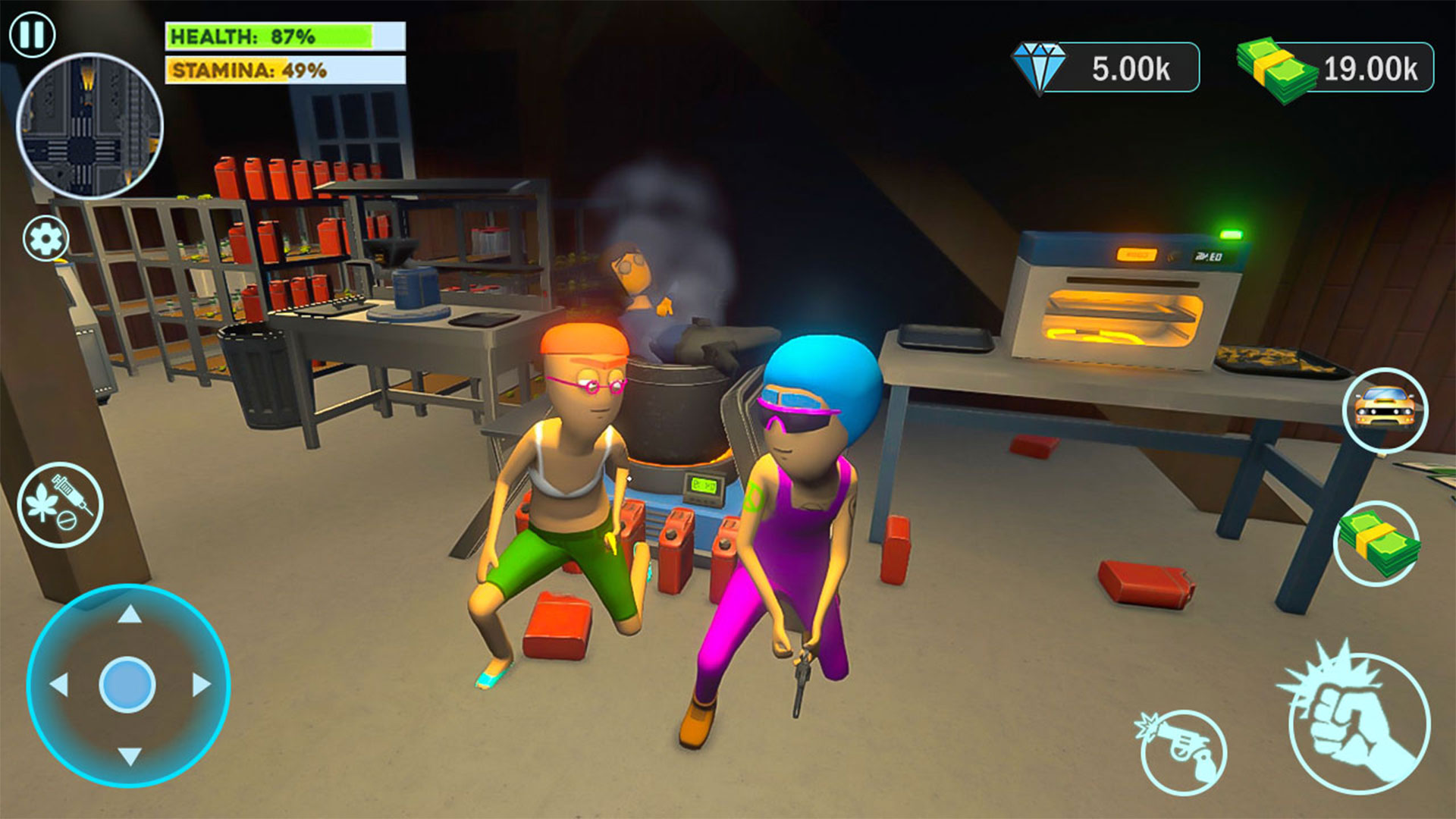Open the yellow car vehicle button
This screenshot has height=819, width=1456.
click(1385, 410)
